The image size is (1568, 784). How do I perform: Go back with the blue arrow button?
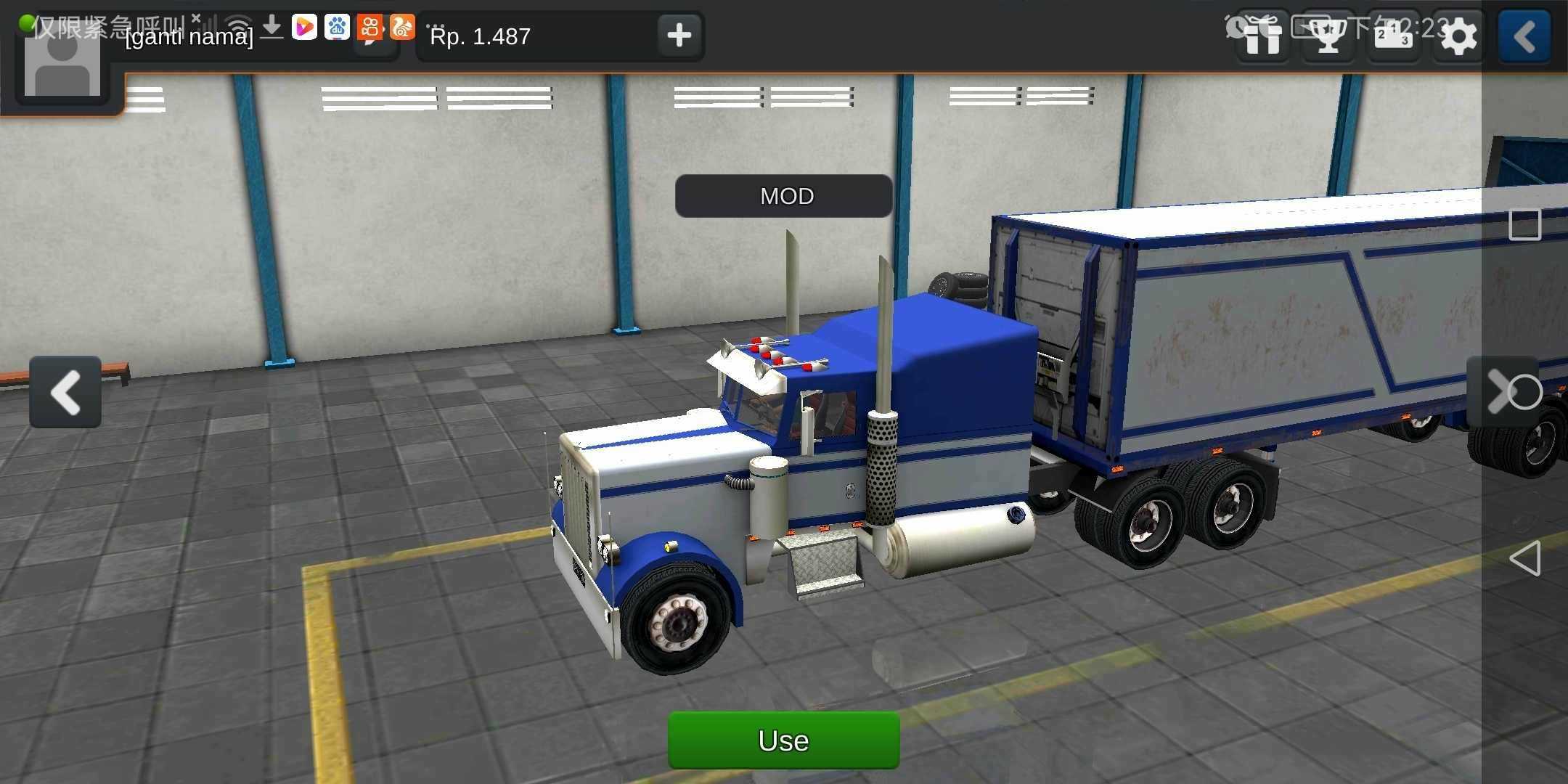1524,36
